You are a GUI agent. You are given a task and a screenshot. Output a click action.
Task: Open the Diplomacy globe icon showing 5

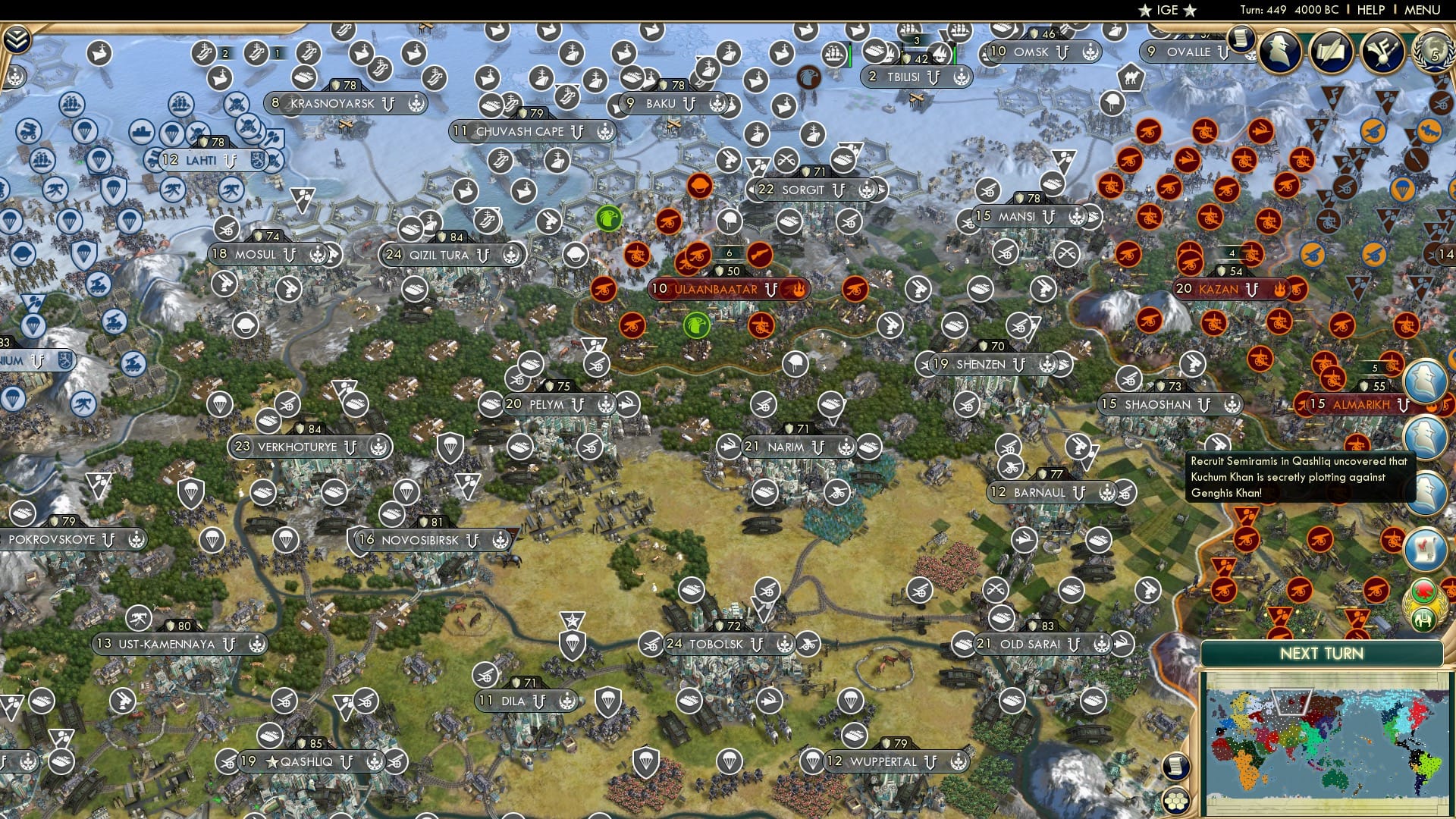coord(1435,54)
